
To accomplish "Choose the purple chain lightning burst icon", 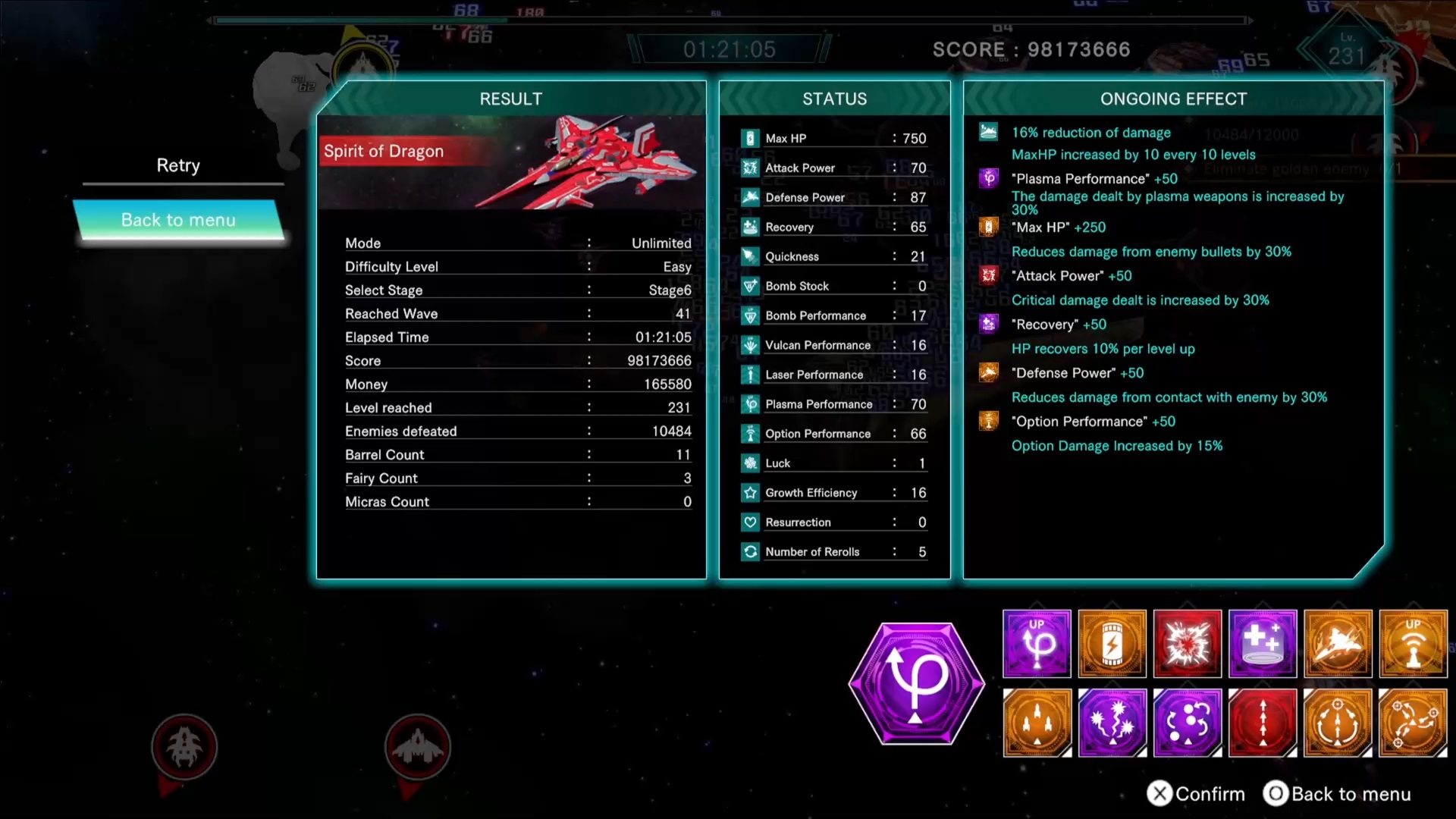I will [1112, 723].
